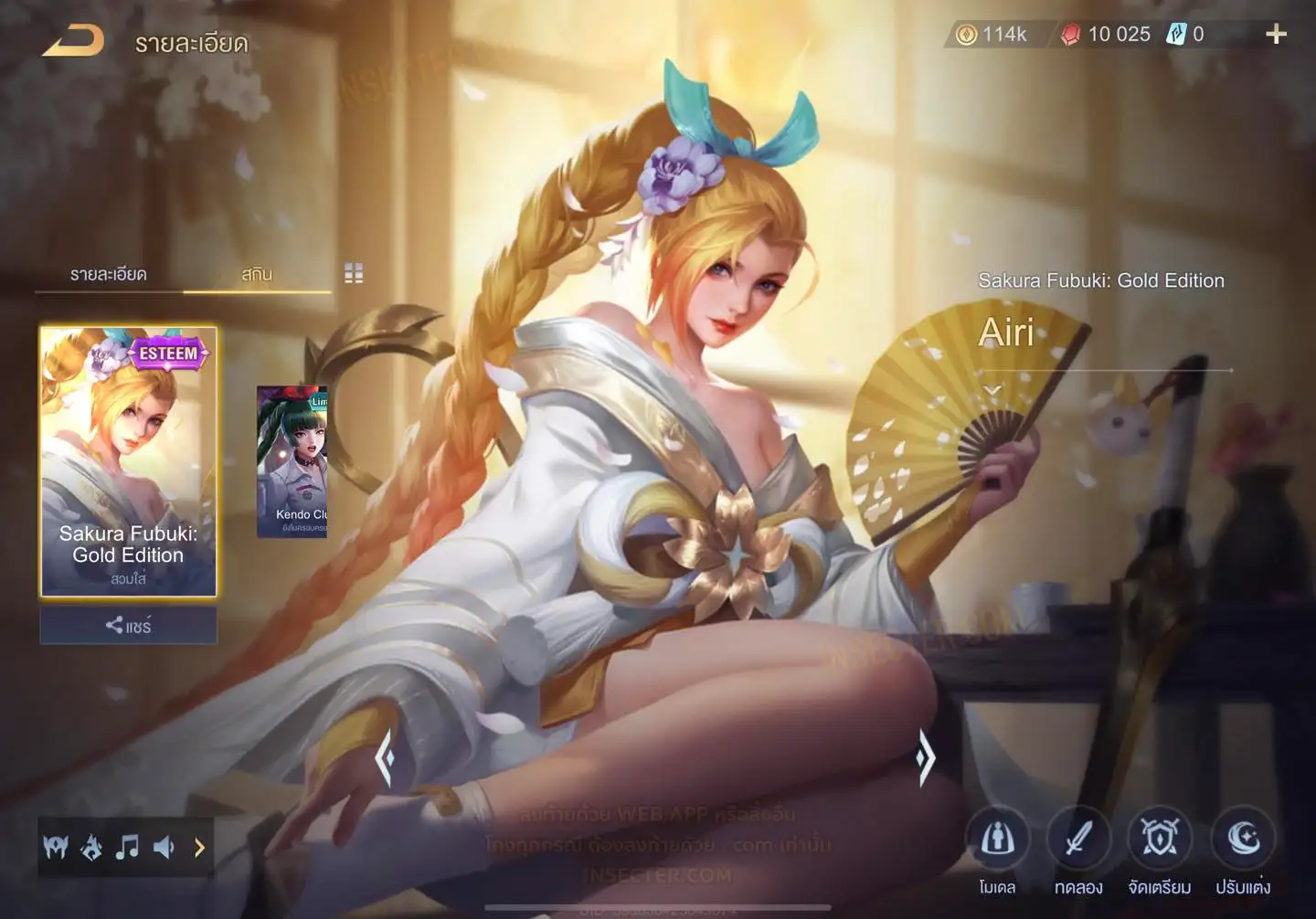Expand the effects bar with yellow arrow
Screen dimensions: 1316x919
(199, 848)
